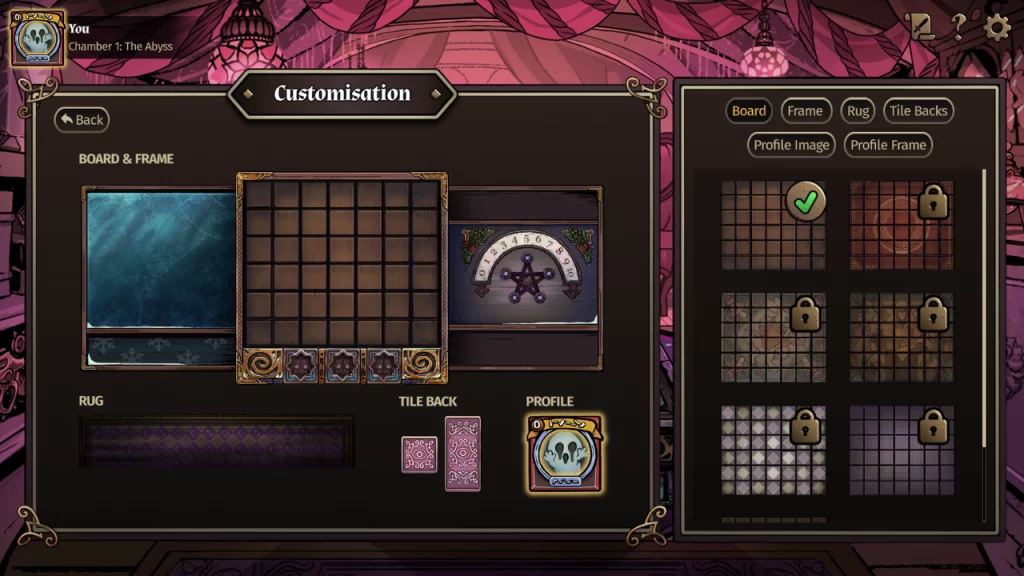This screenshot has width=1024, height=576.
Task: Choose the locked red-orange board thumbnail
Action: 901,225
